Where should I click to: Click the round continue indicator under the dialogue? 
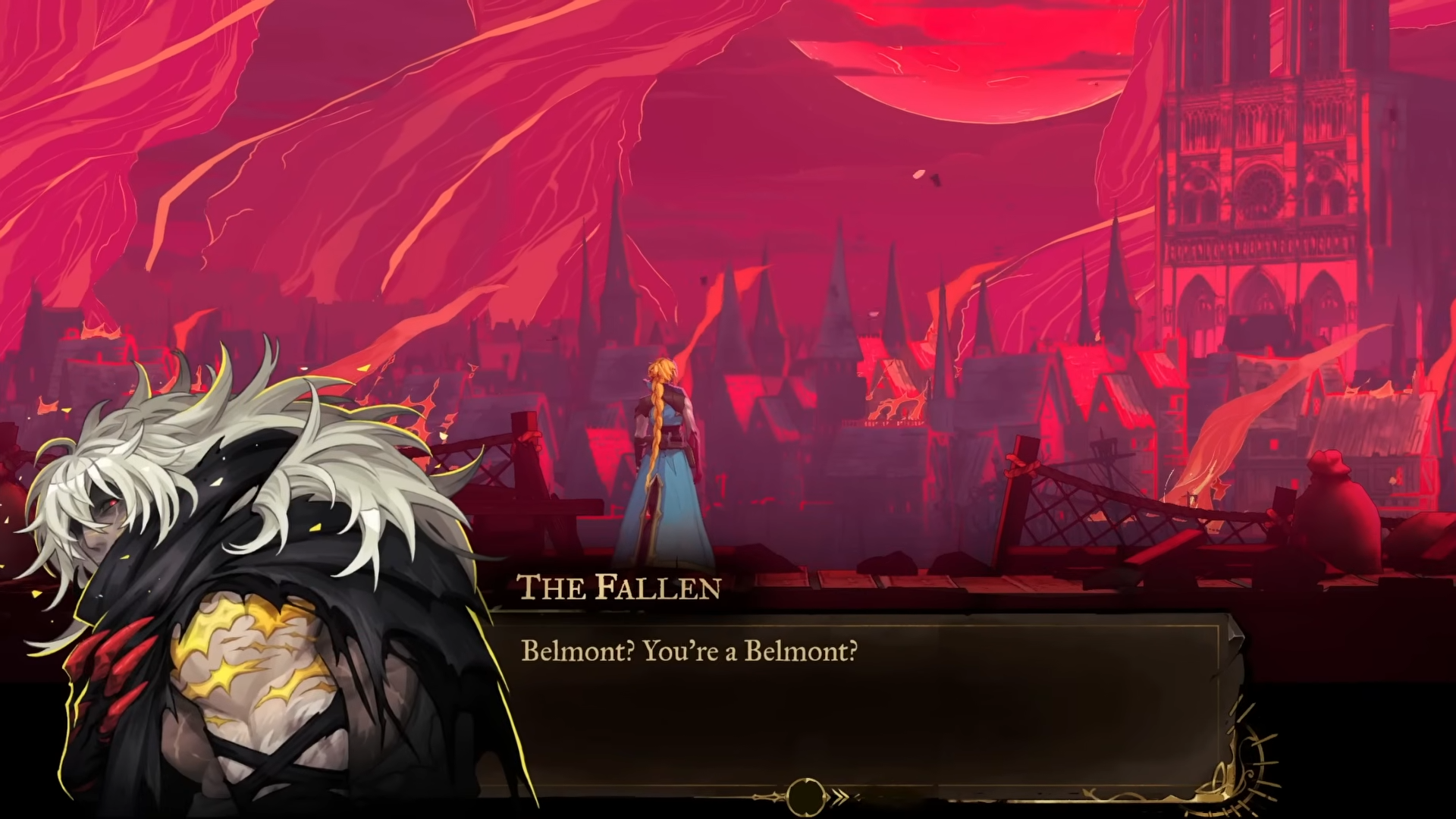tap(805, 796)
